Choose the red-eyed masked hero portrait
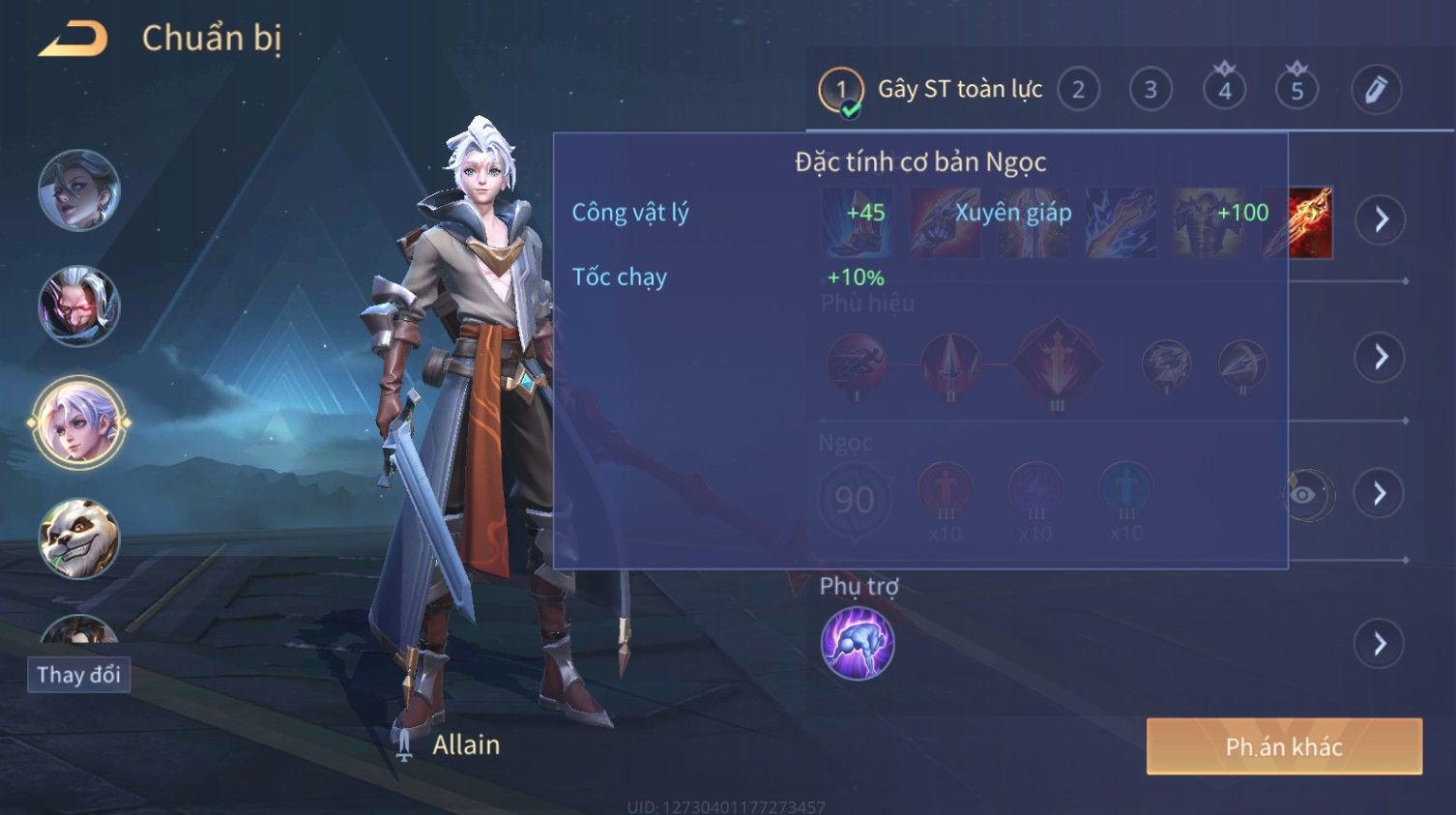Screen dimensions: 1456x815 click(78, 306)
